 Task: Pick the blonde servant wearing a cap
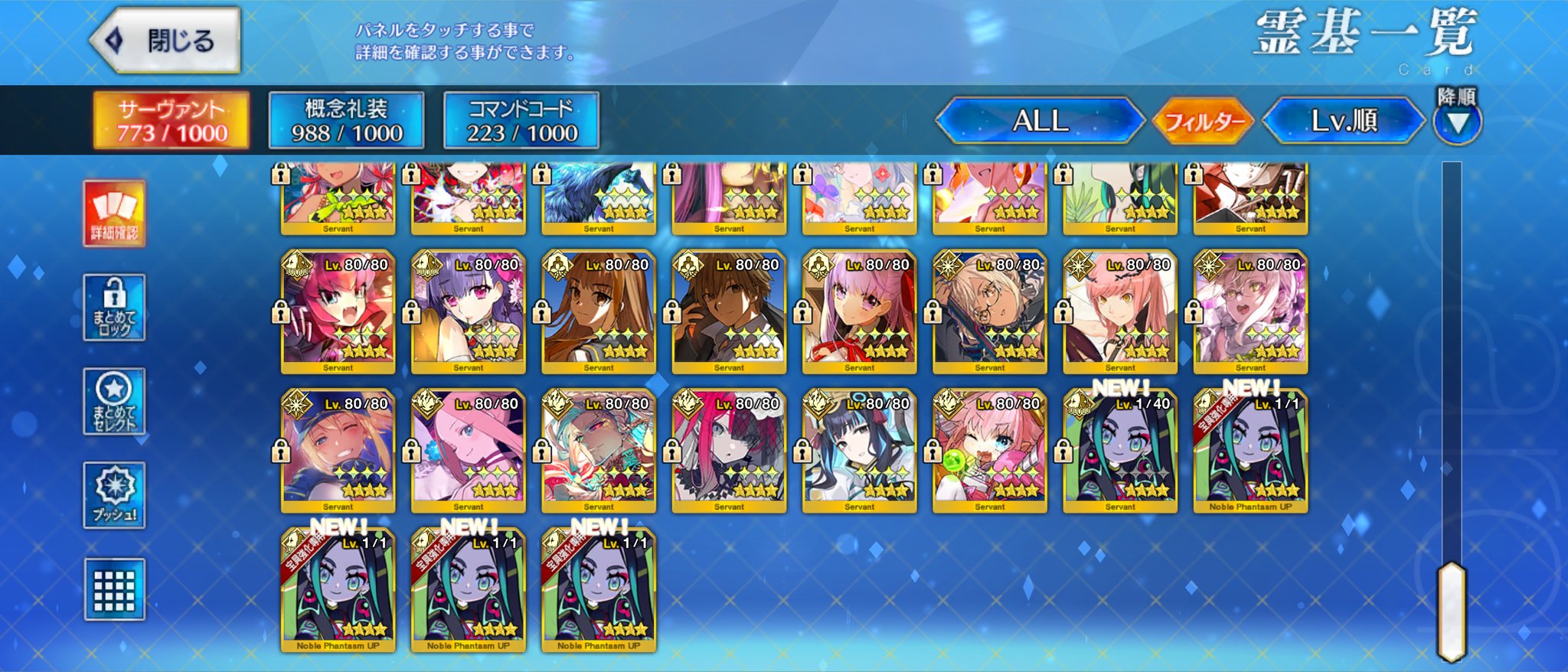338,451
